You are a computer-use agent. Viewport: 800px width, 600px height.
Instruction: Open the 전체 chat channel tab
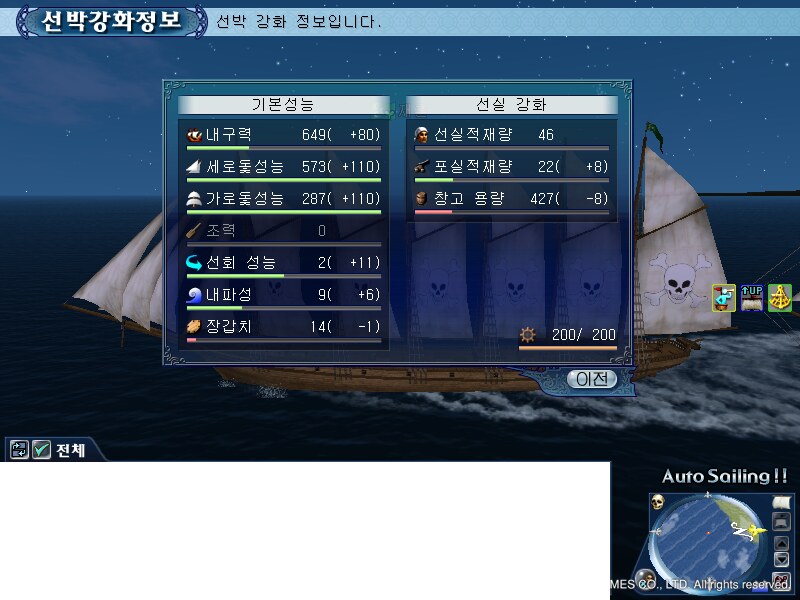pos(70,450)
